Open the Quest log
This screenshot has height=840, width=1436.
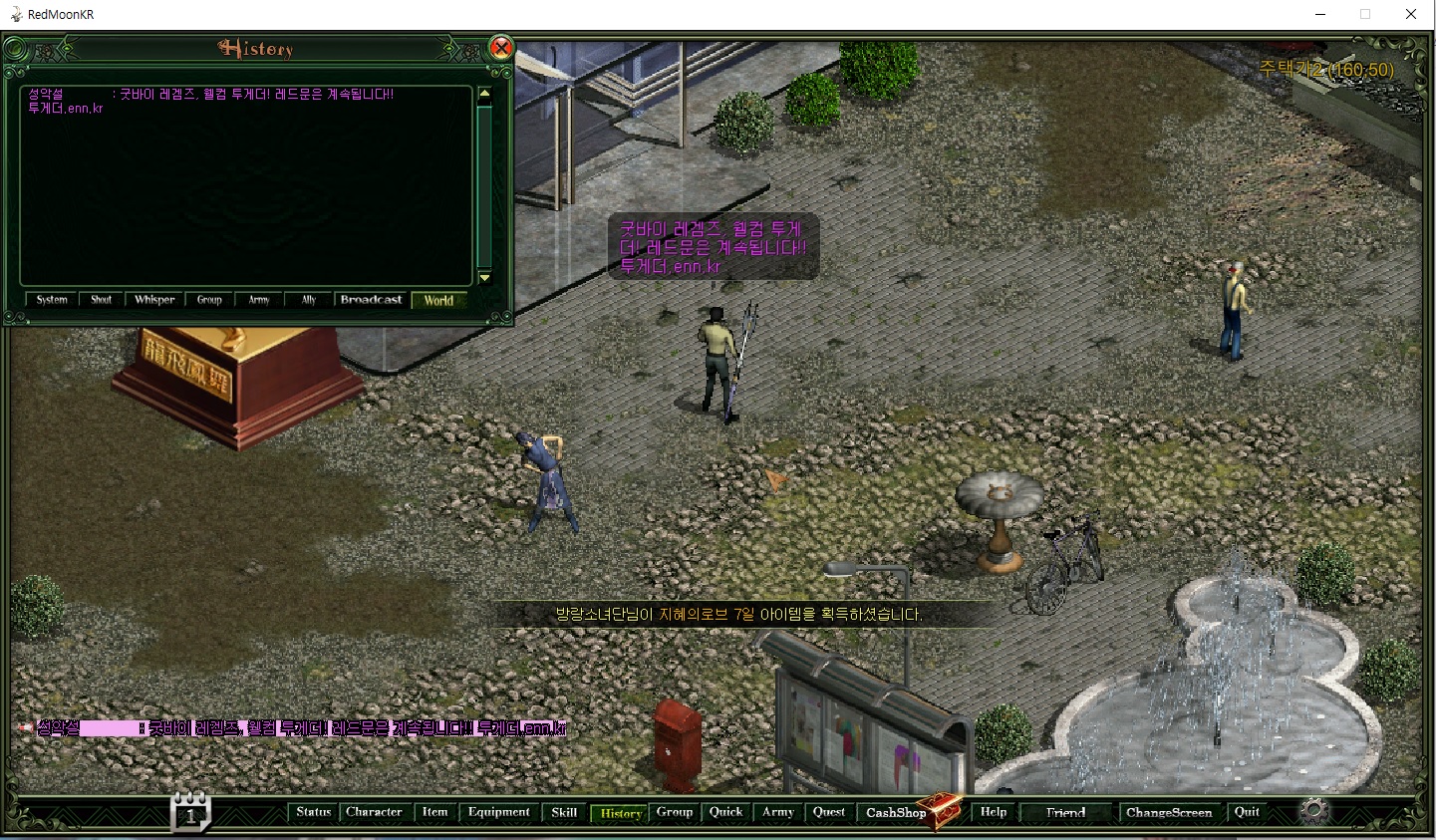[x=828, y=812]
